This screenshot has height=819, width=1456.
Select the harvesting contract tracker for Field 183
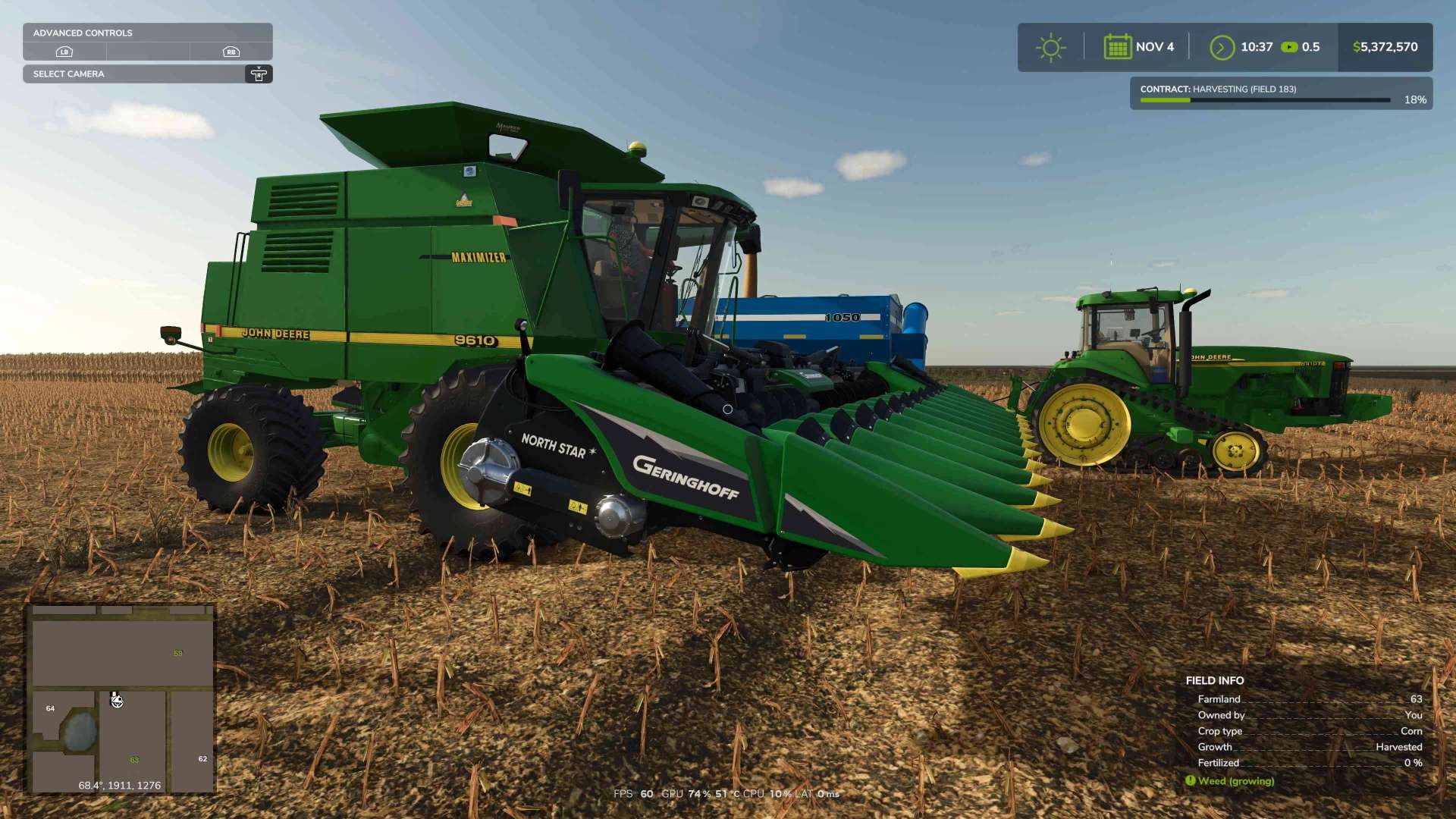pos(1280,94)
